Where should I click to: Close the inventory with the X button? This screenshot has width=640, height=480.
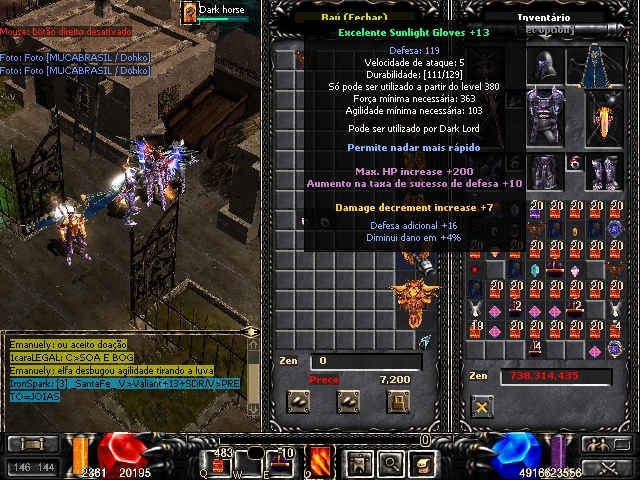(x=483, y=407)
